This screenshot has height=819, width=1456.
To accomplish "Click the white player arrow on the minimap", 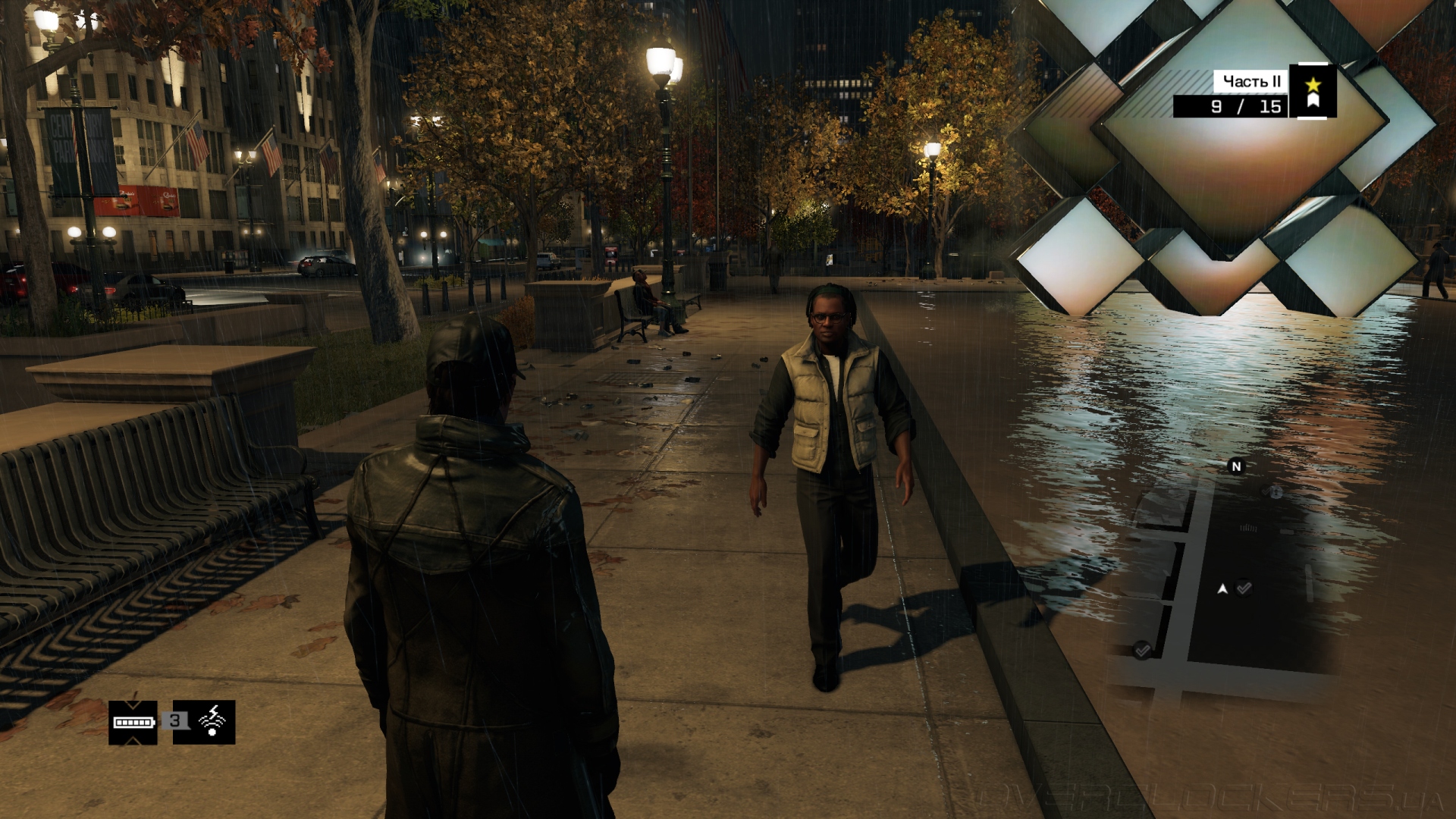I will [x=1222, y=588].
